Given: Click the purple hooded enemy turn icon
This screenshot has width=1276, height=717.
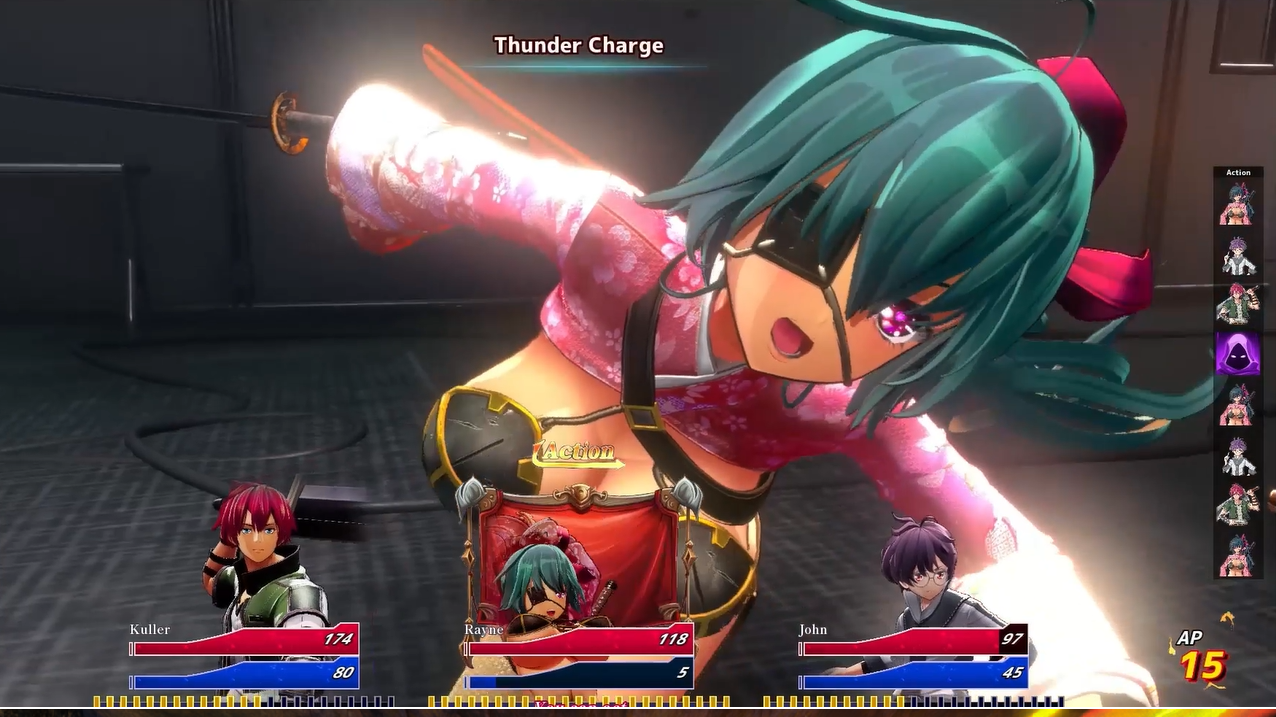Looking at the screenshot, I should click(1237, 354).
